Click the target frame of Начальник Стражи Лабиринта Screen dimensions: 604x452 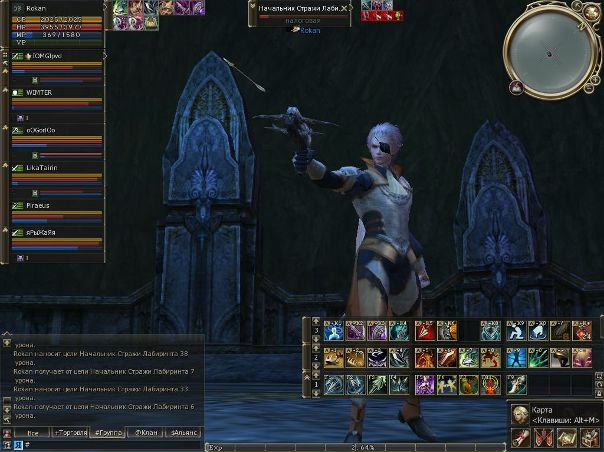299,12
